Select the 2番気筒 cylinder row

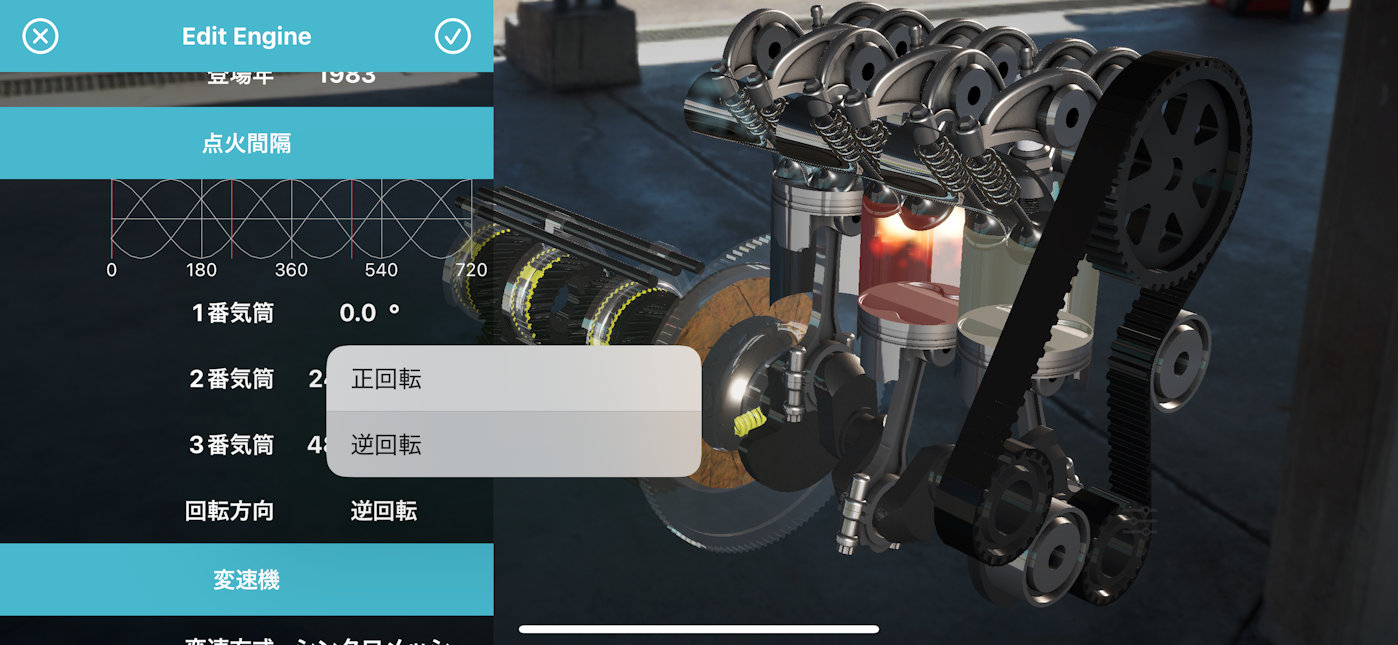pyautogui.click(x=231, y=379)
